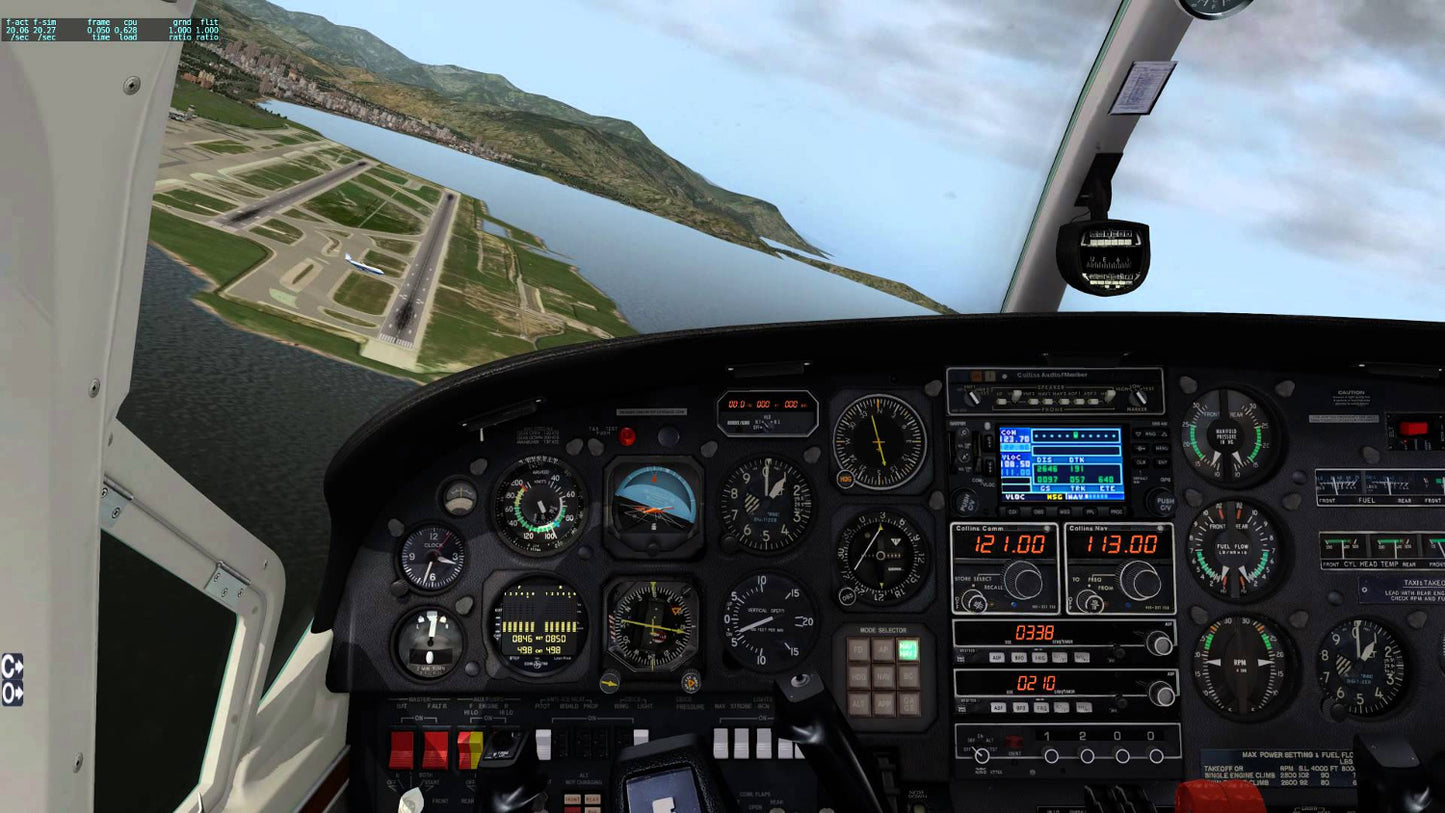Image resolution: width=1445 pixels, height=813 pixels.
Task: Select HDG mode on the mode selector
Action: point(860,677)
